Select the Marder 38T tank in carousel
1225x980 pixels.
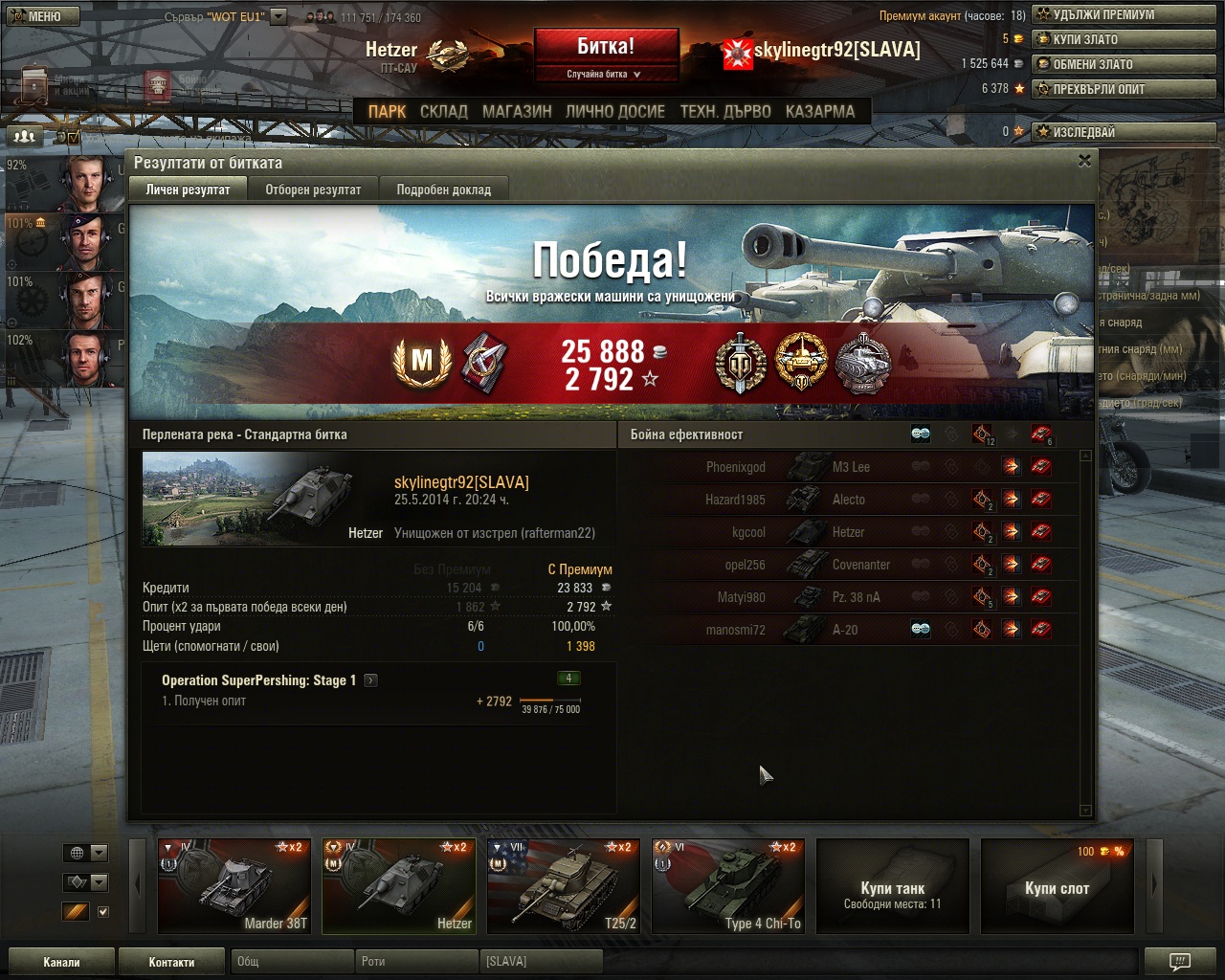tap(234, 886)
